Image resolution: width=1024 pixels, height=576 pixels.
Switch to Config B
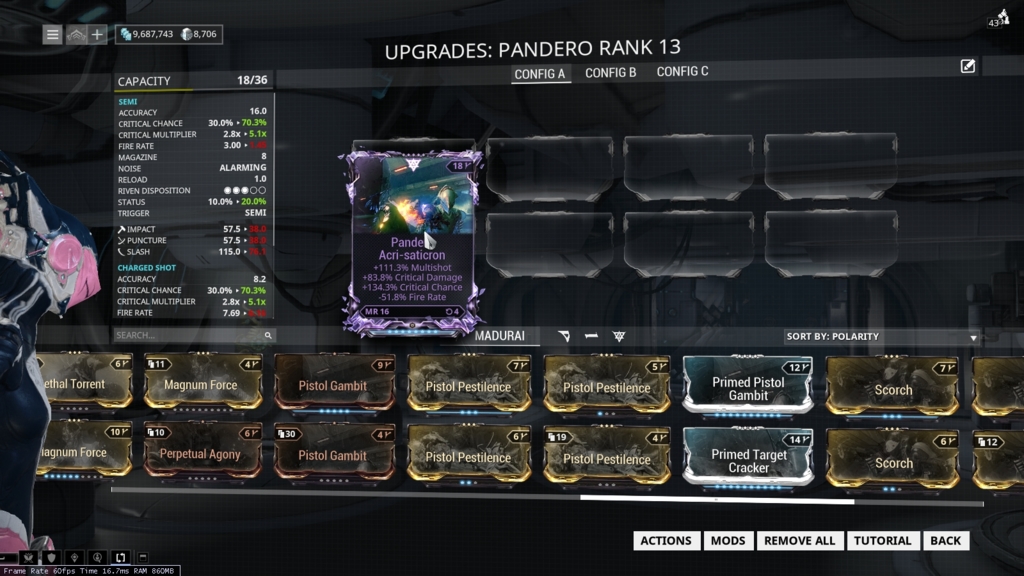click(x=611, y=73)
